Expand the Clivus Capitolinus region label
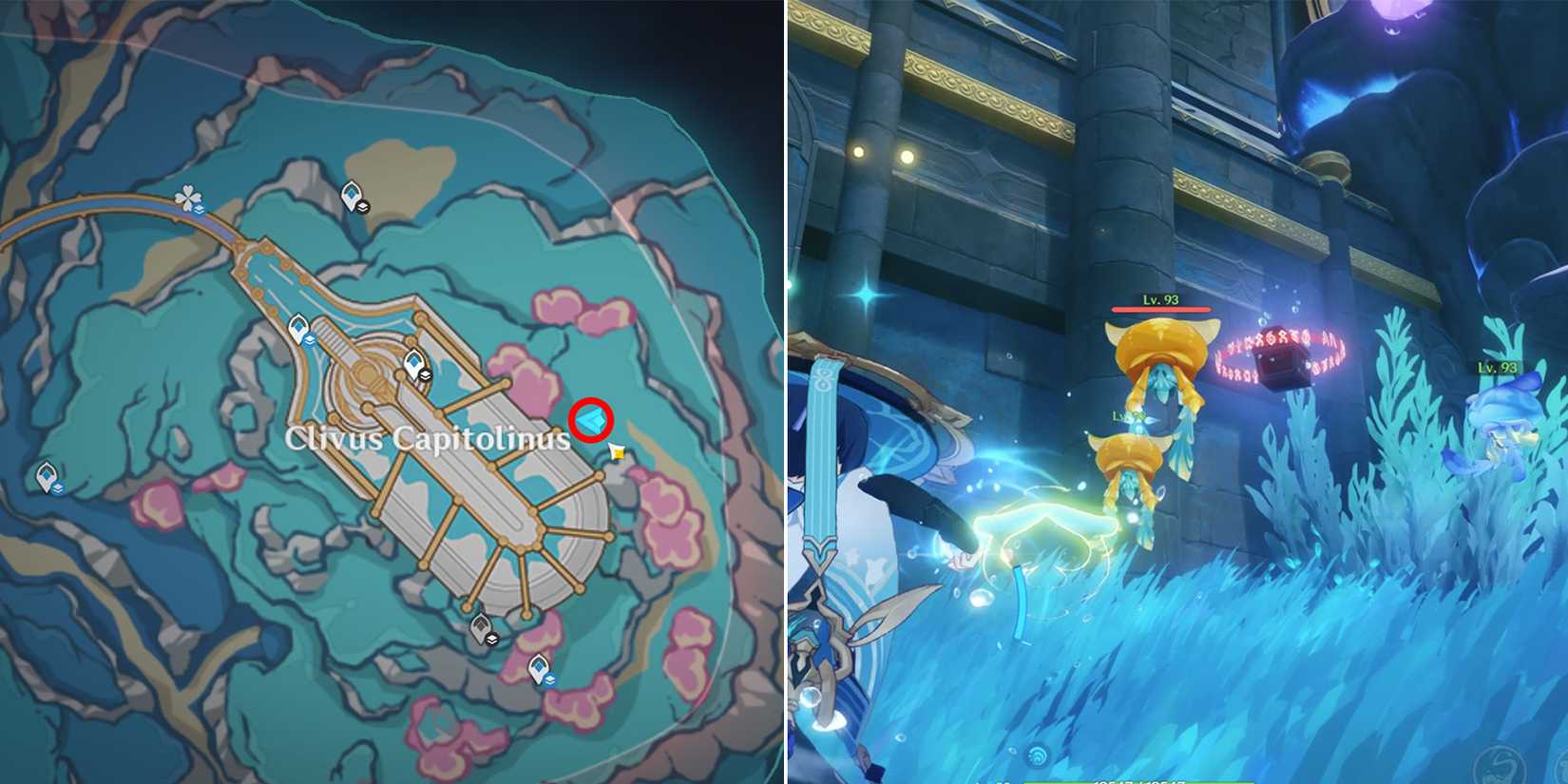 429,439
